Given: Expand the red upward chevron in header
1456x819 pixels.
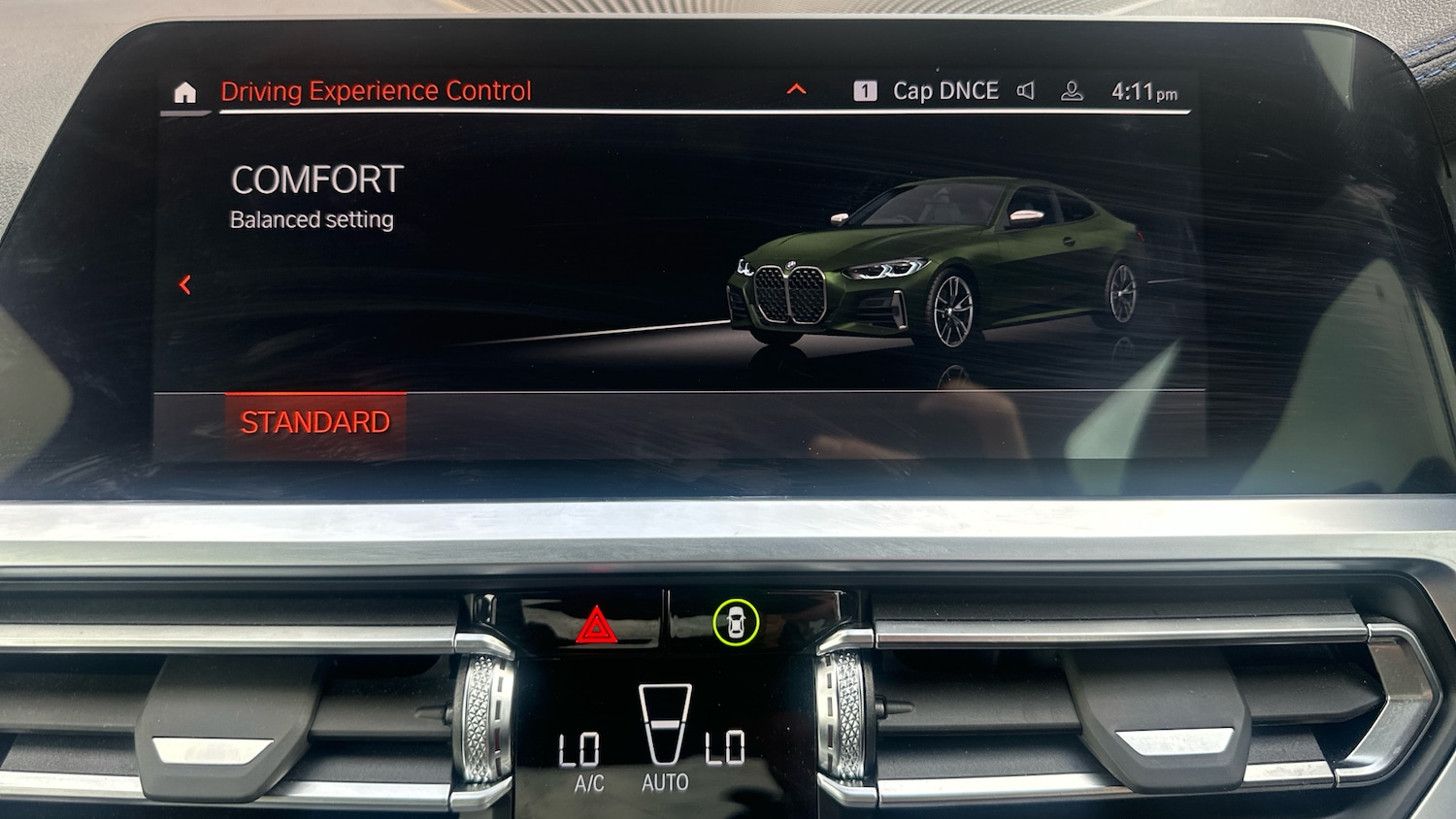Looking at the screenshot, I should [x=796, y=90].
